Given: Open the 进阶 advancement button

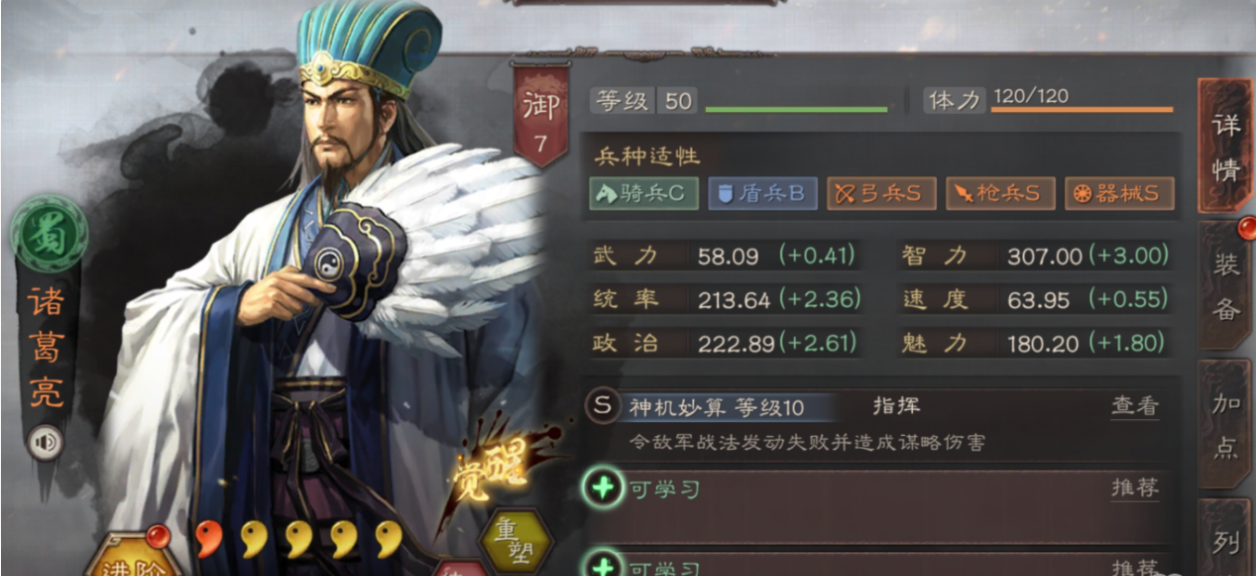Looking at the screenshot, I should point(130,560).
